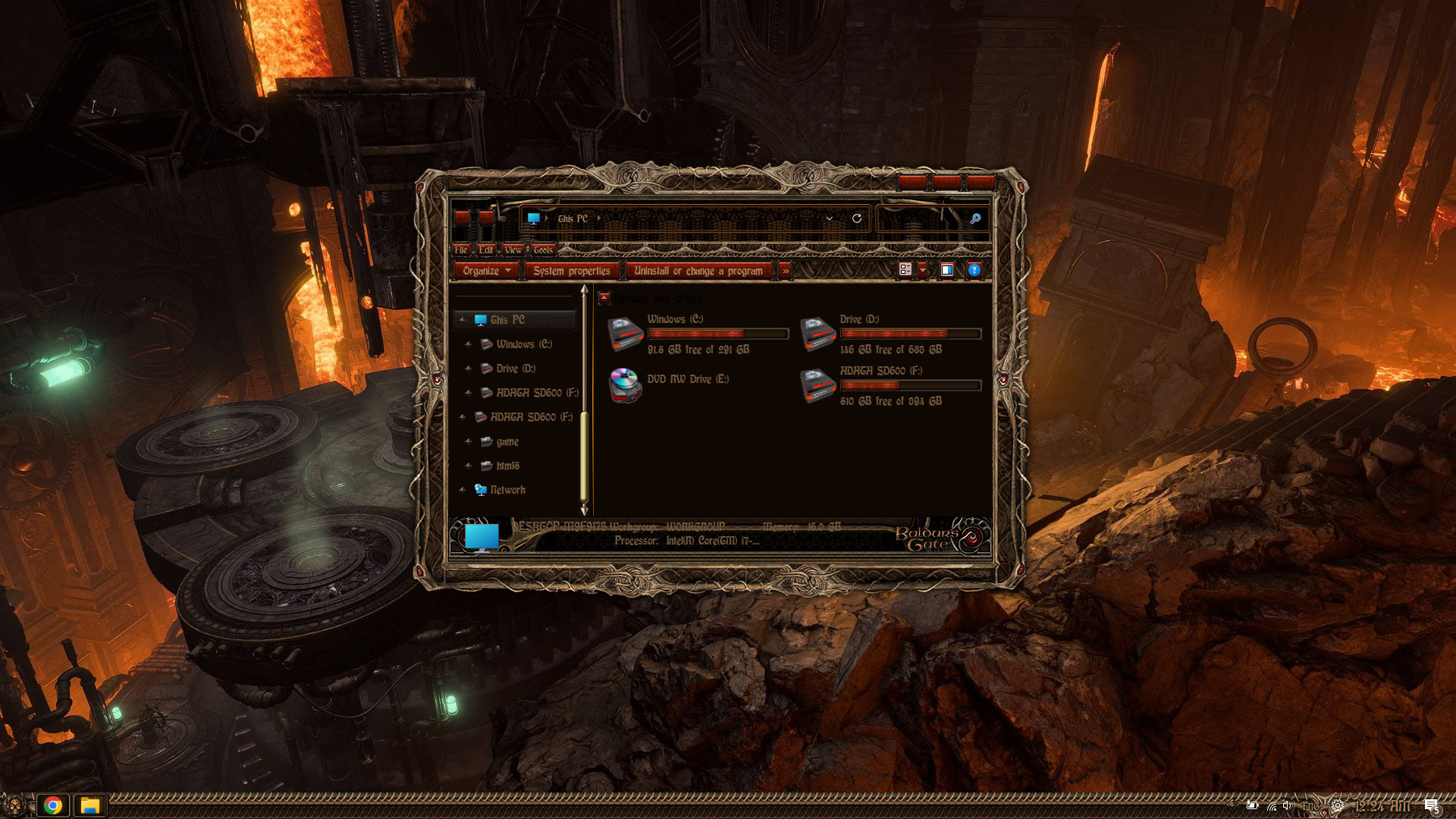Open the File menu
1456x819 pixels.
click(x=461, y=249)
